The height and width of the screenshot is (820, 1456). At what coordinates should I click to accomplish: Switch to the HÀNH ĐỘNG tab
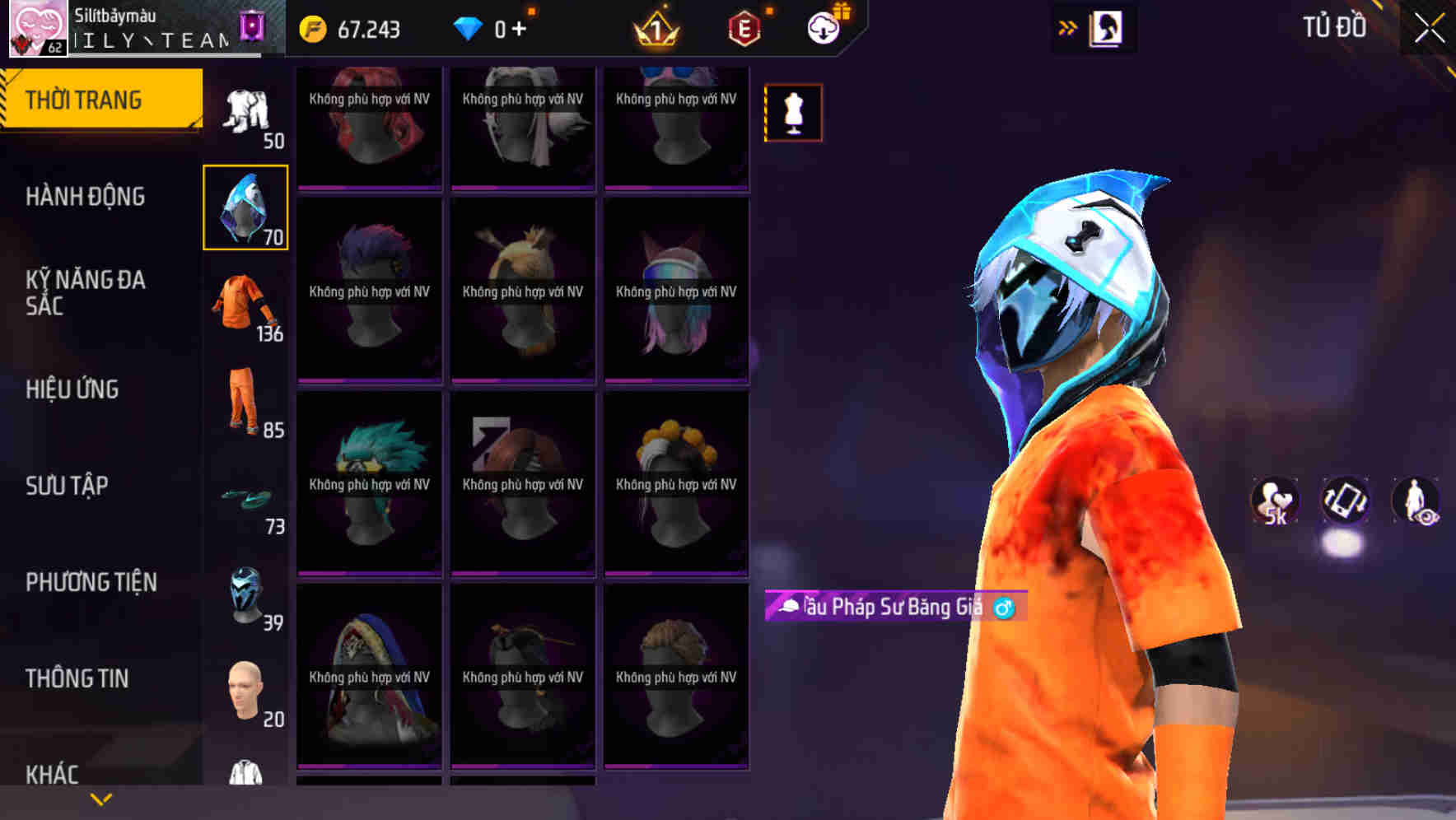(x=86, y=197)
